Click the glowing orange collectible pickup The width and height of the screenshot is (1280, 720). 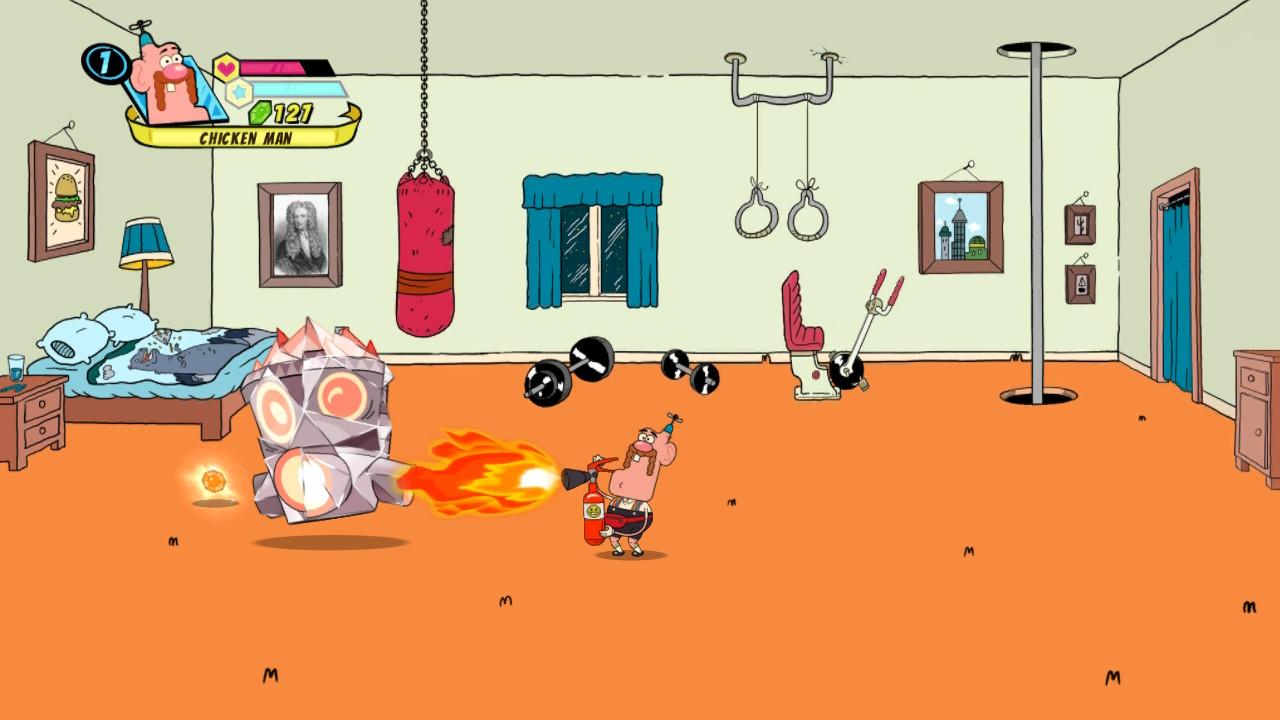pyautogui.click(x=213, y=481)
